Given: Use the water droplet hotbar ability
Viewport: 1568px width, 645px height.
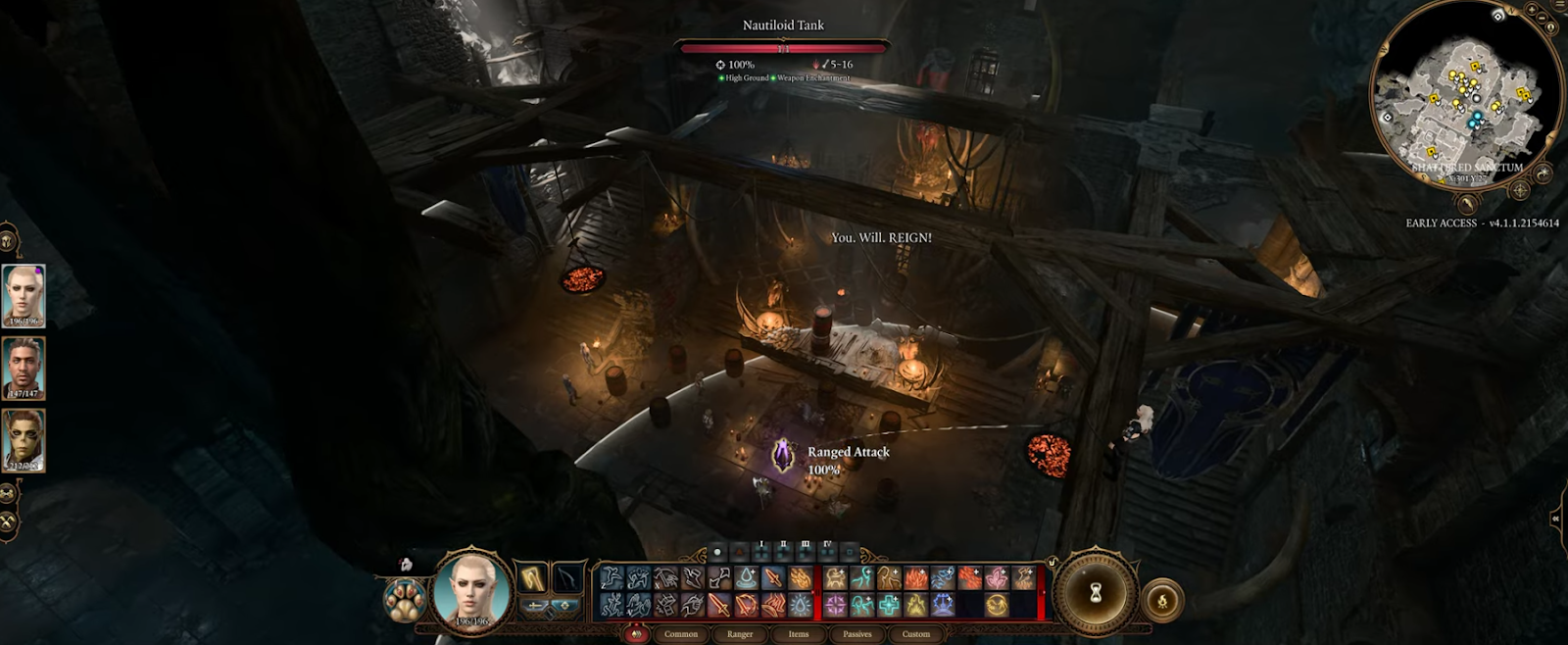Looking at the screenshot, I should pyautogui.click(x=747, y=578).
